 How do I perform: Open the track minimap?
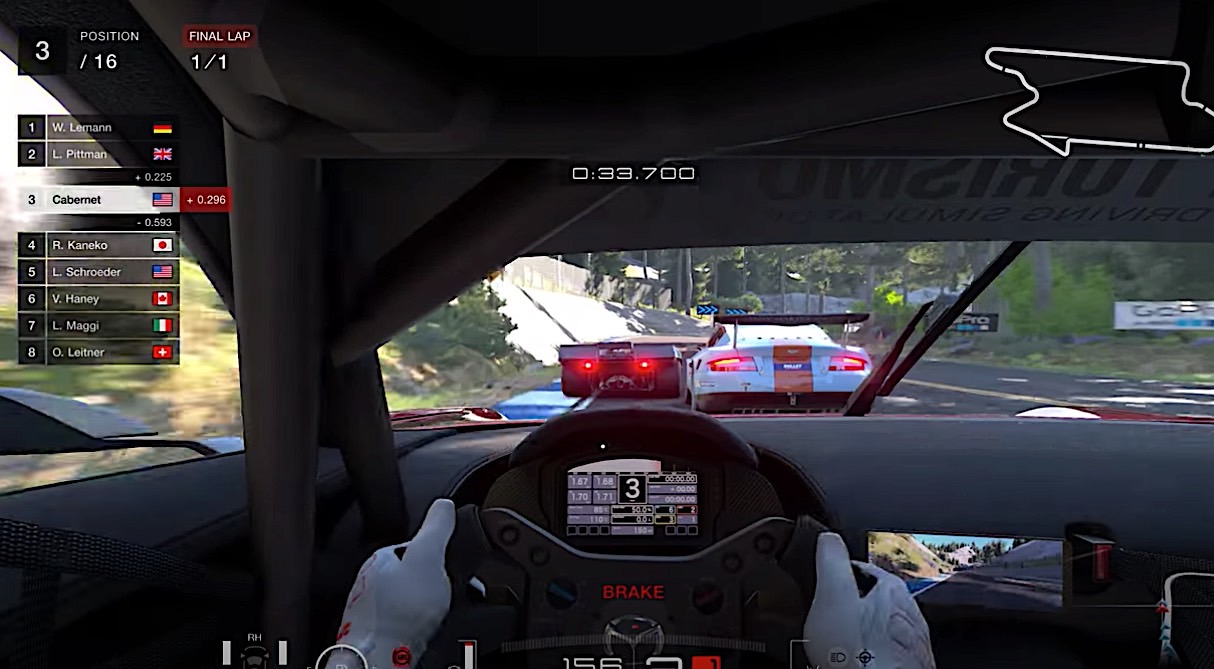pyautogui.click(x=1097, y=100)
